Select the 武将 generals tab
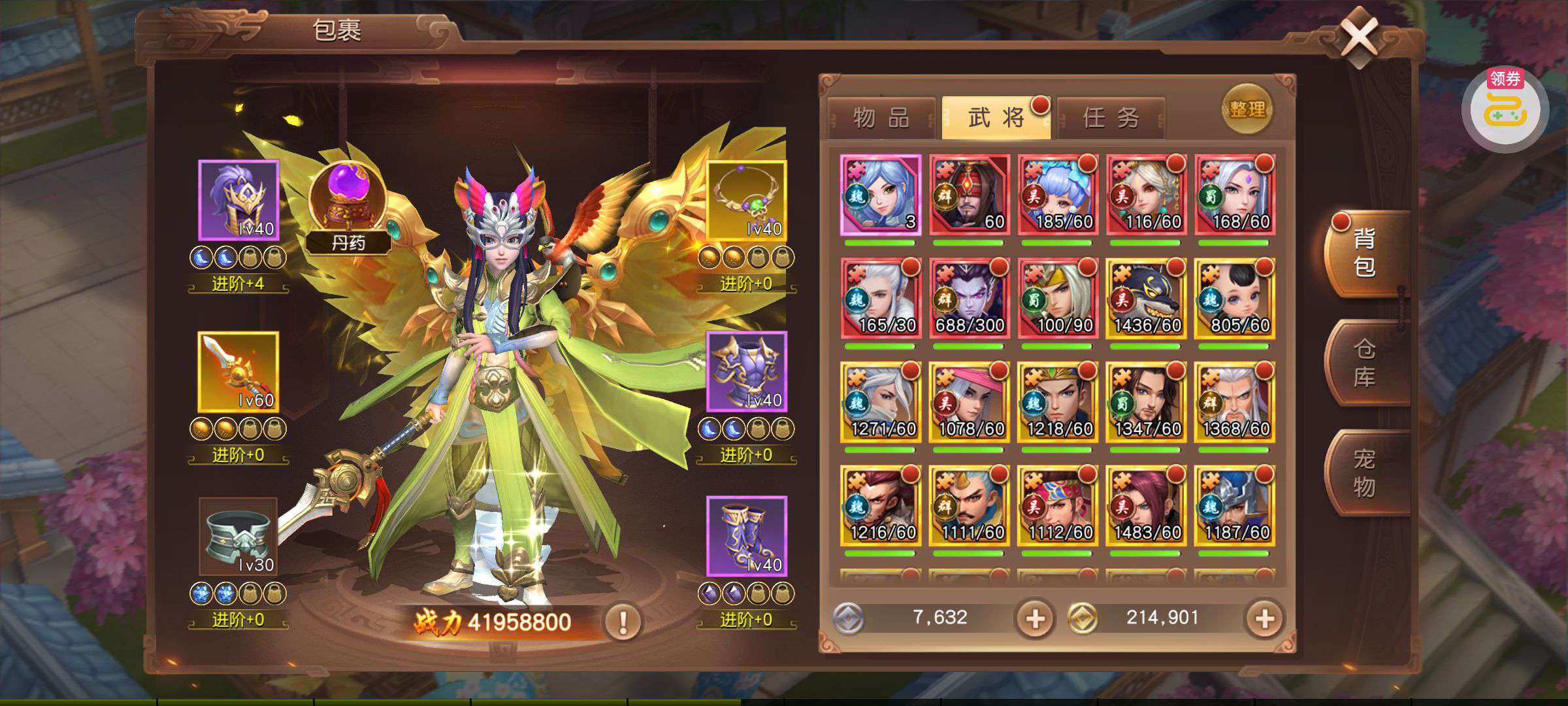 [996, 118]
